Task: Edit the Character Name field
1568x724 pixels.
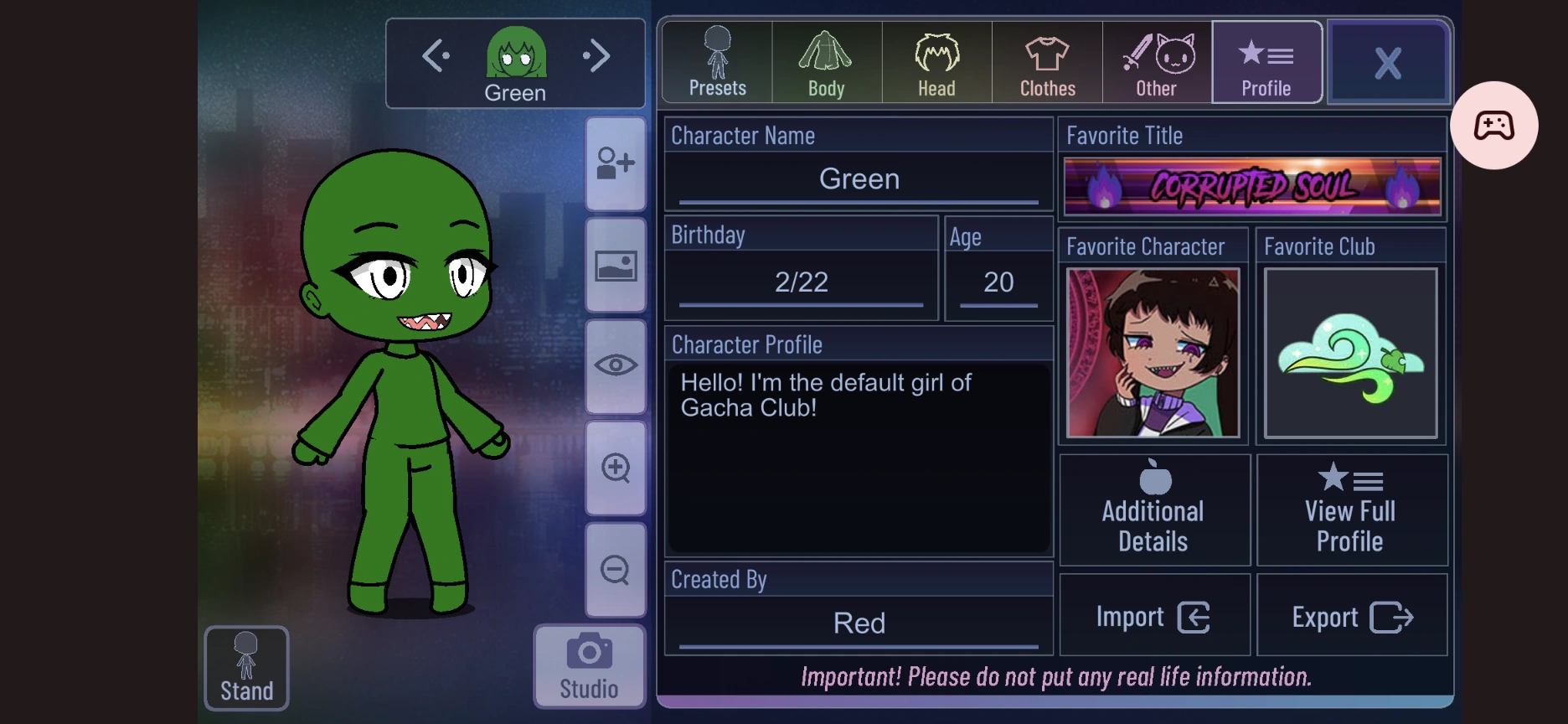Action: [x=859, y=178]
